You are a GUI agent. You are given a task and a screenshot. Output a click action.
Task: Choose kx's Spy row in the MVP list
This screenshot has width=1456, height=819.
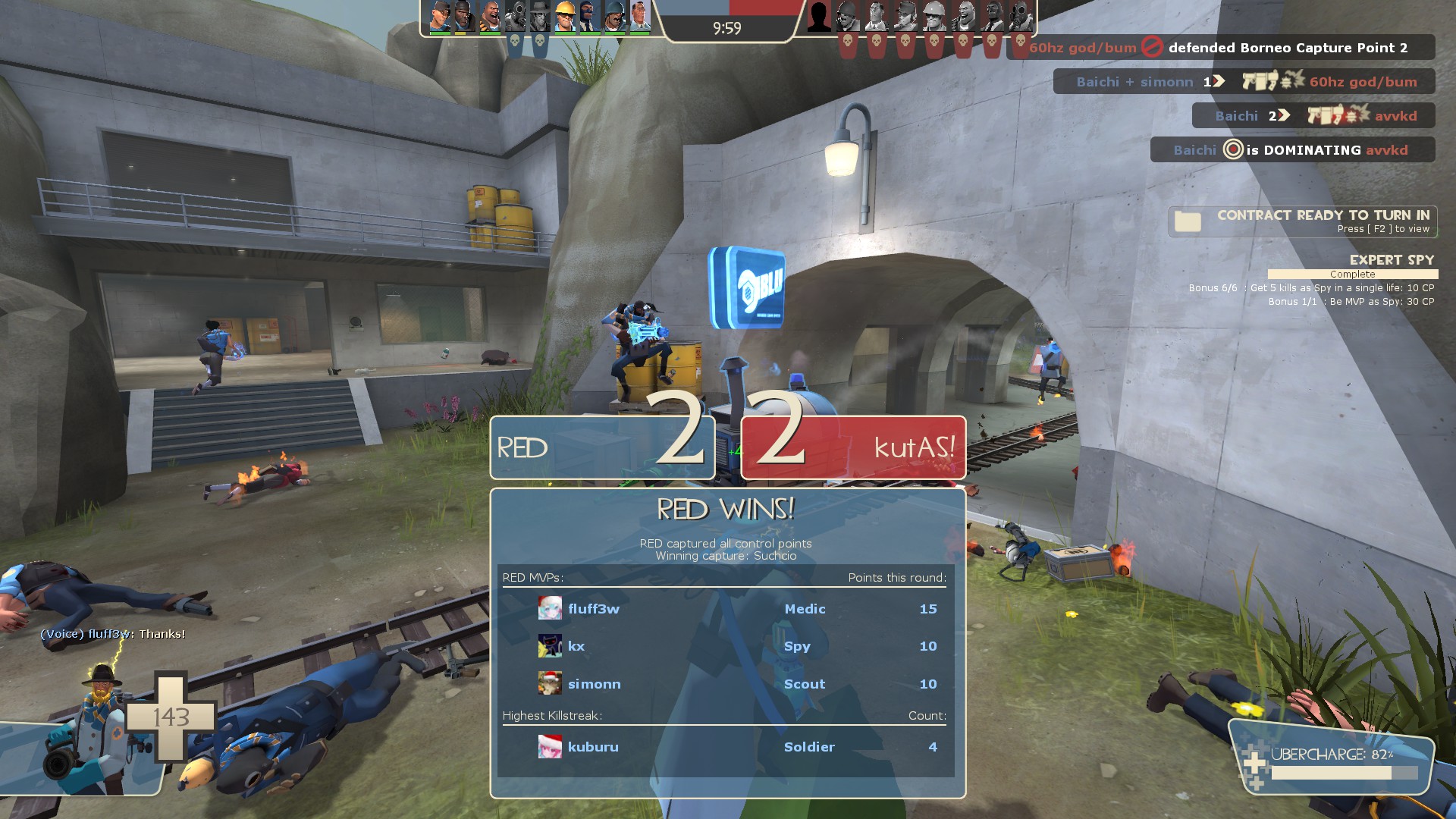click(x=725, y=646)
